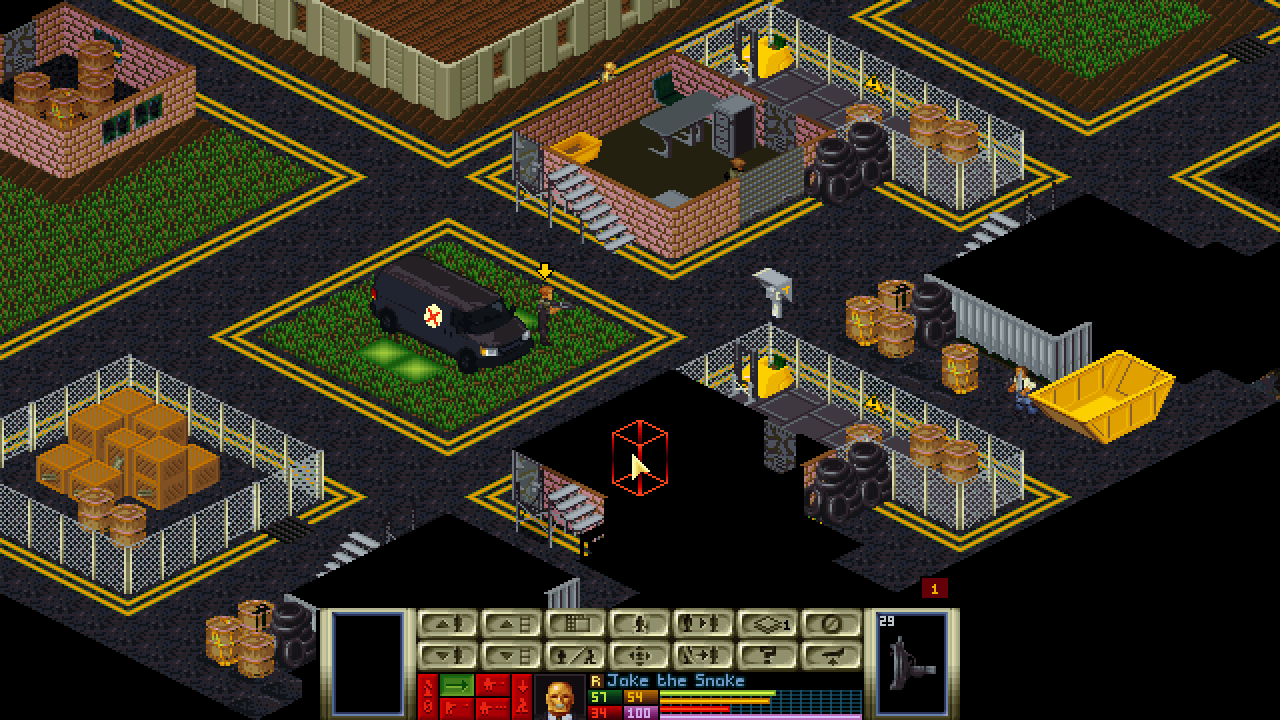The width and height of the screenshot is (1280, 720).
Task: End the turn with the circle-slash button
Action: pyautogui.click(x=831, y=624)
